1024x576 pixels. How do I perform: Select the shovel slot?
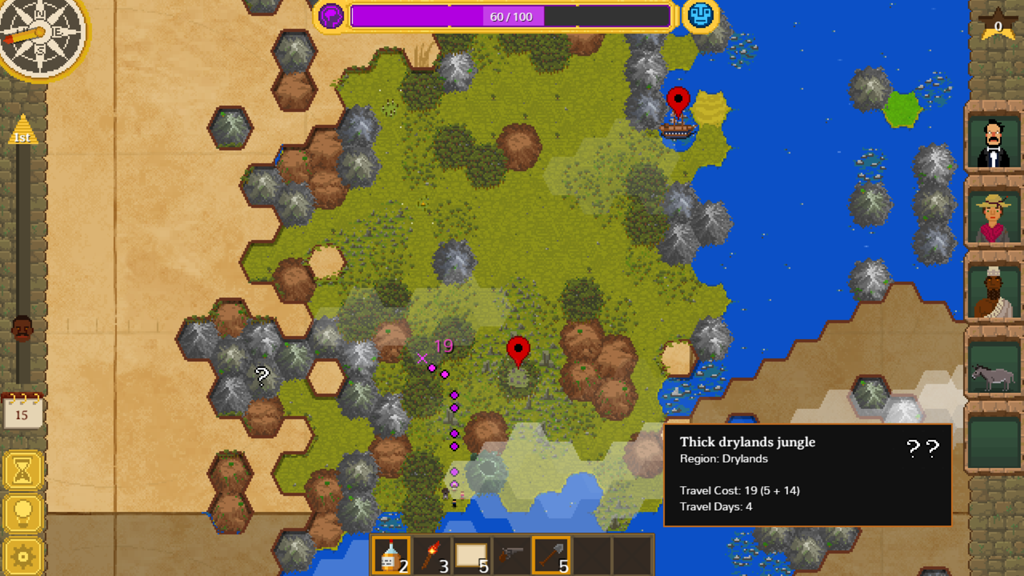(551, 555)
